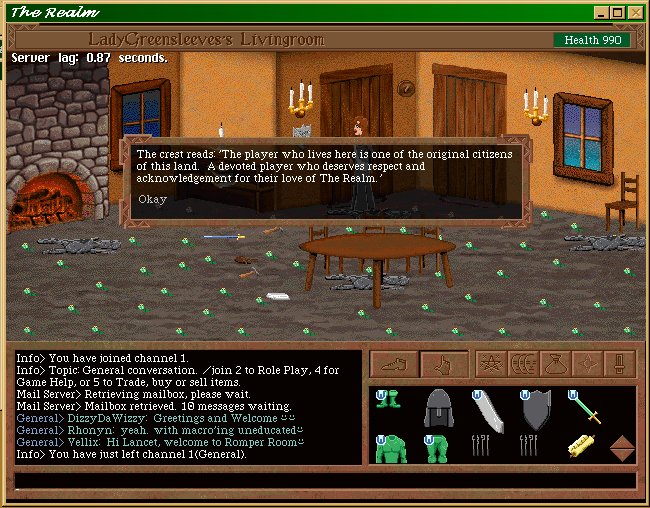The width and height of the screenshot is (650, 508).
Task: Click the inventory scroll-down arrow
Action: 622,456
